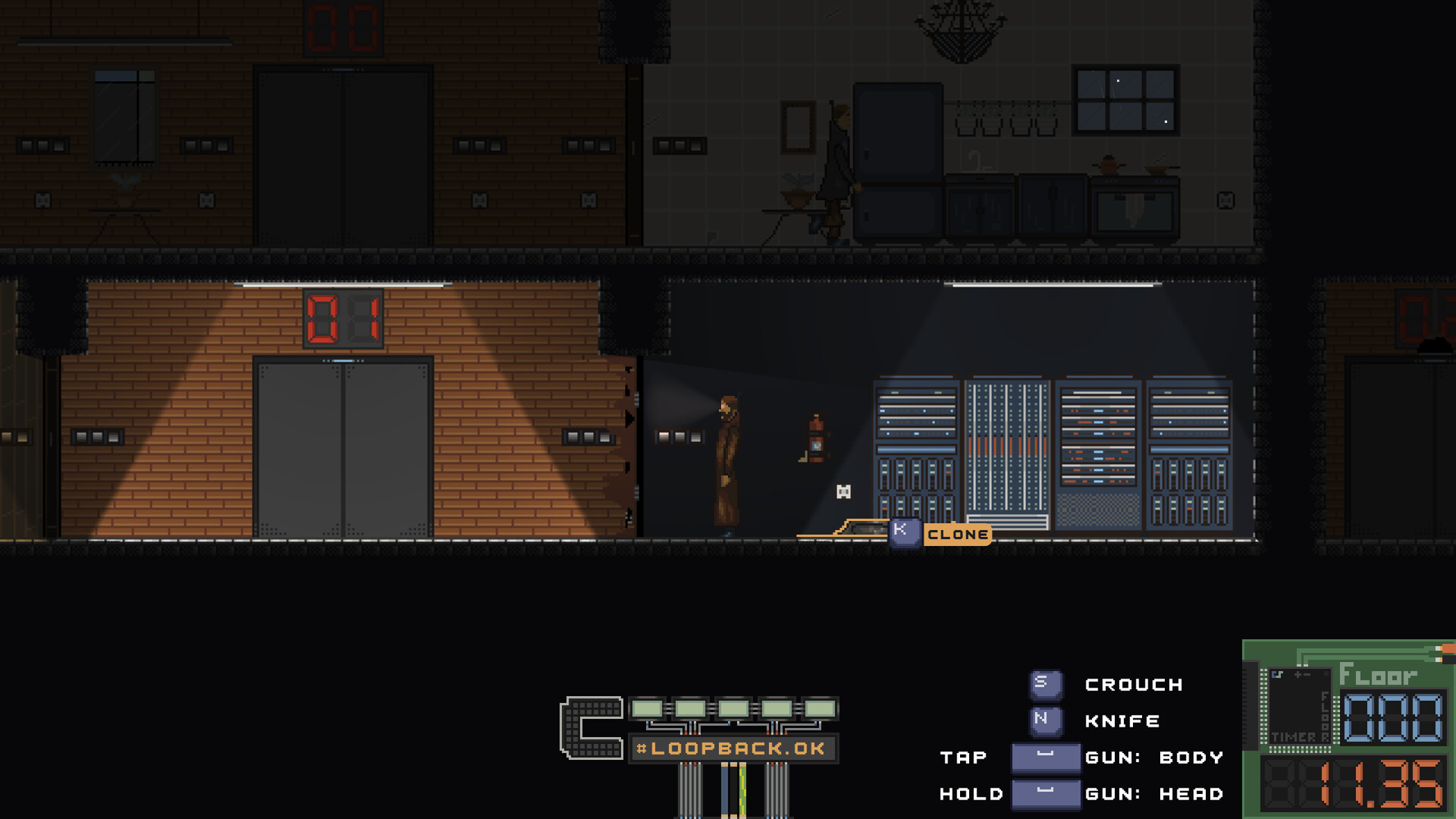Click the closed elevator doors on floor 01

click(341, 447)
